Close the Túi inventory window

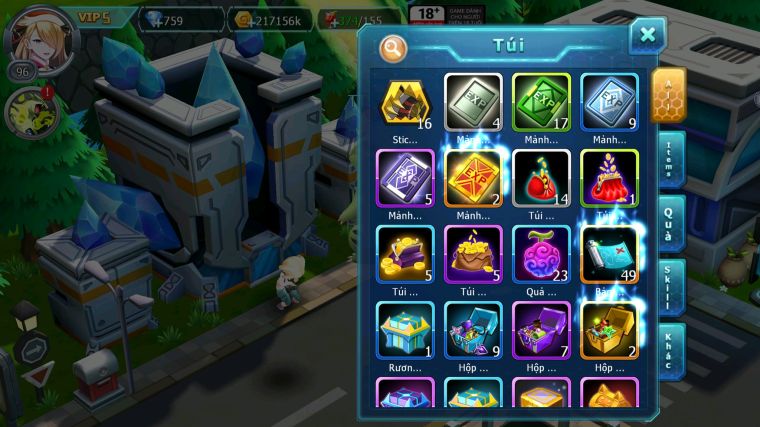pyautogui.click(x=647, y=36)
